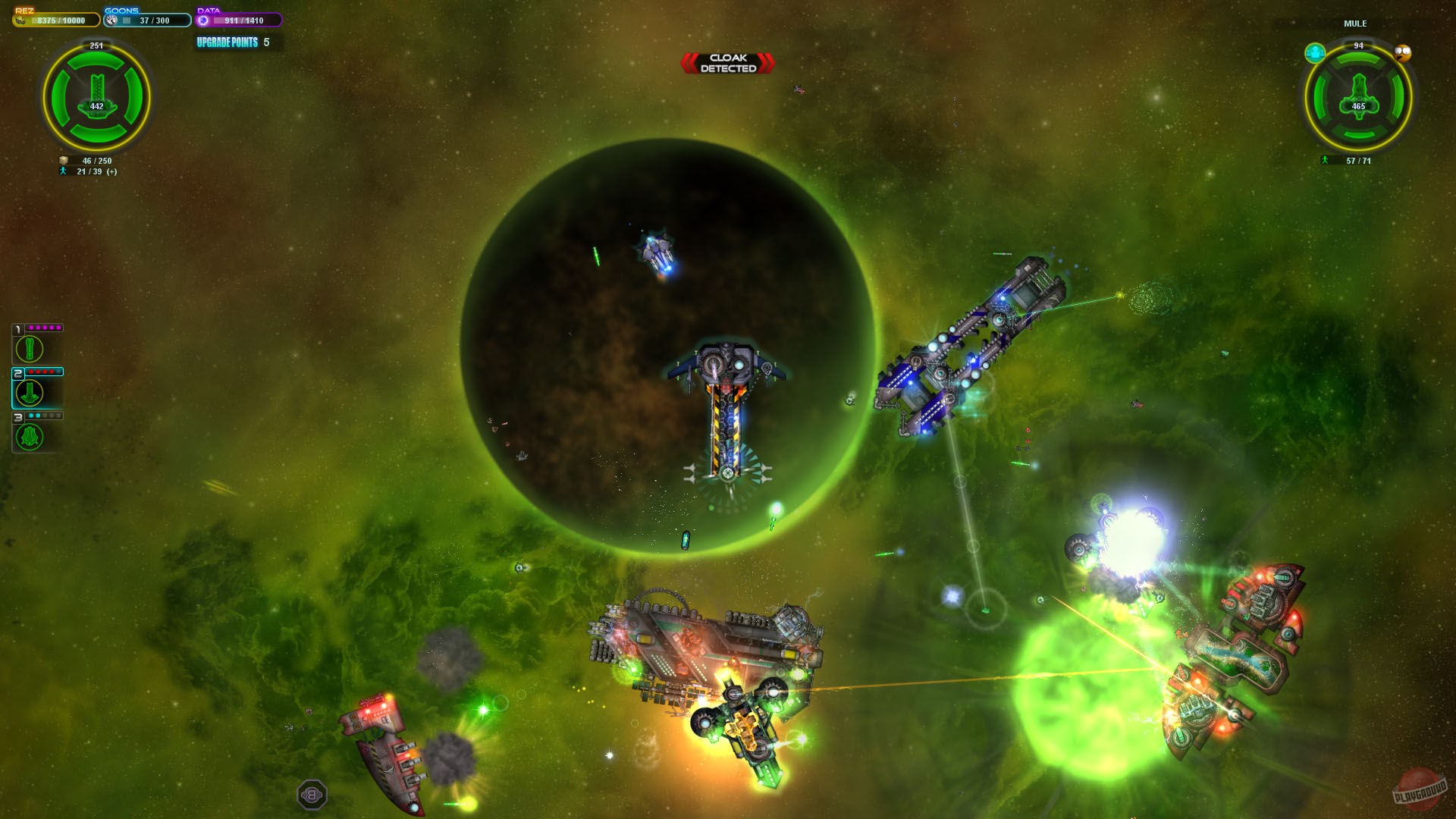Select the REZ resource icon

(x=20, y=20)
